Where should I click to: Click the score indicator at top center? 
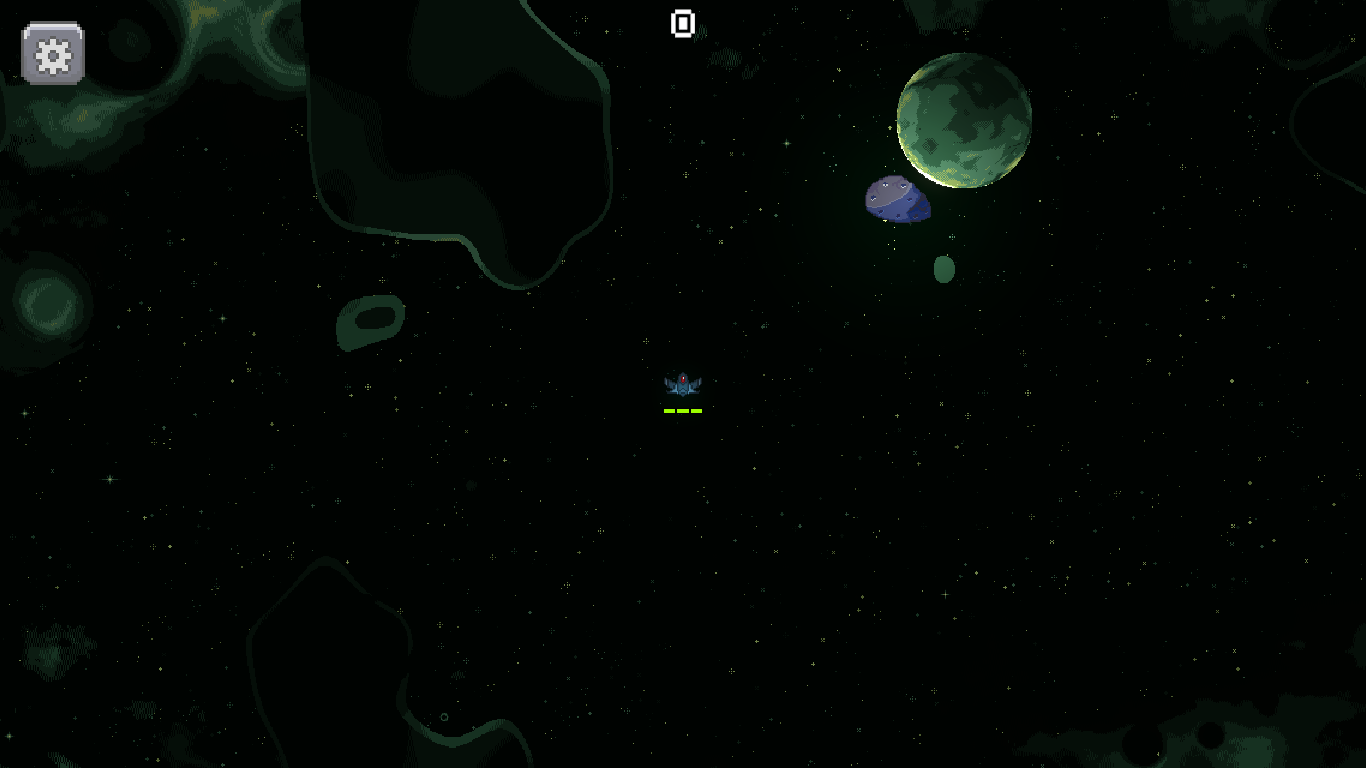(x=683, y=24)
